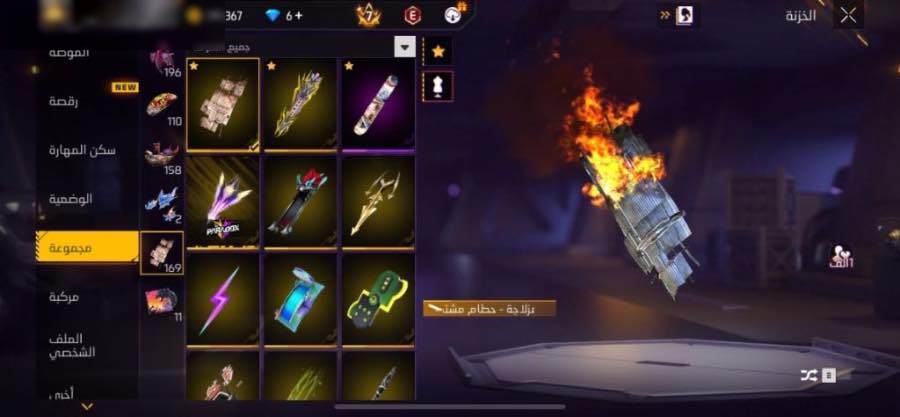Pick the golden winged blade item
This screenshot has width=900, height=417.
coord(378,200)
